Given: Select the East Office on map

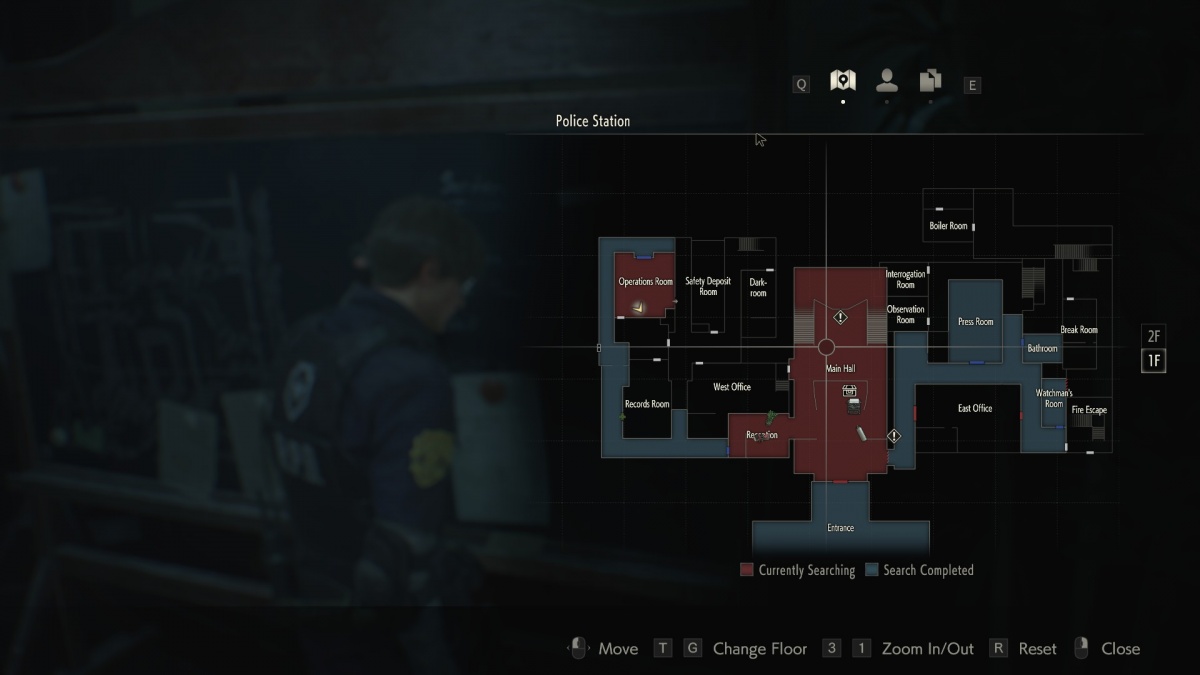Looking at the screenshot, I should pyautogui.click(x=975, y=408).
